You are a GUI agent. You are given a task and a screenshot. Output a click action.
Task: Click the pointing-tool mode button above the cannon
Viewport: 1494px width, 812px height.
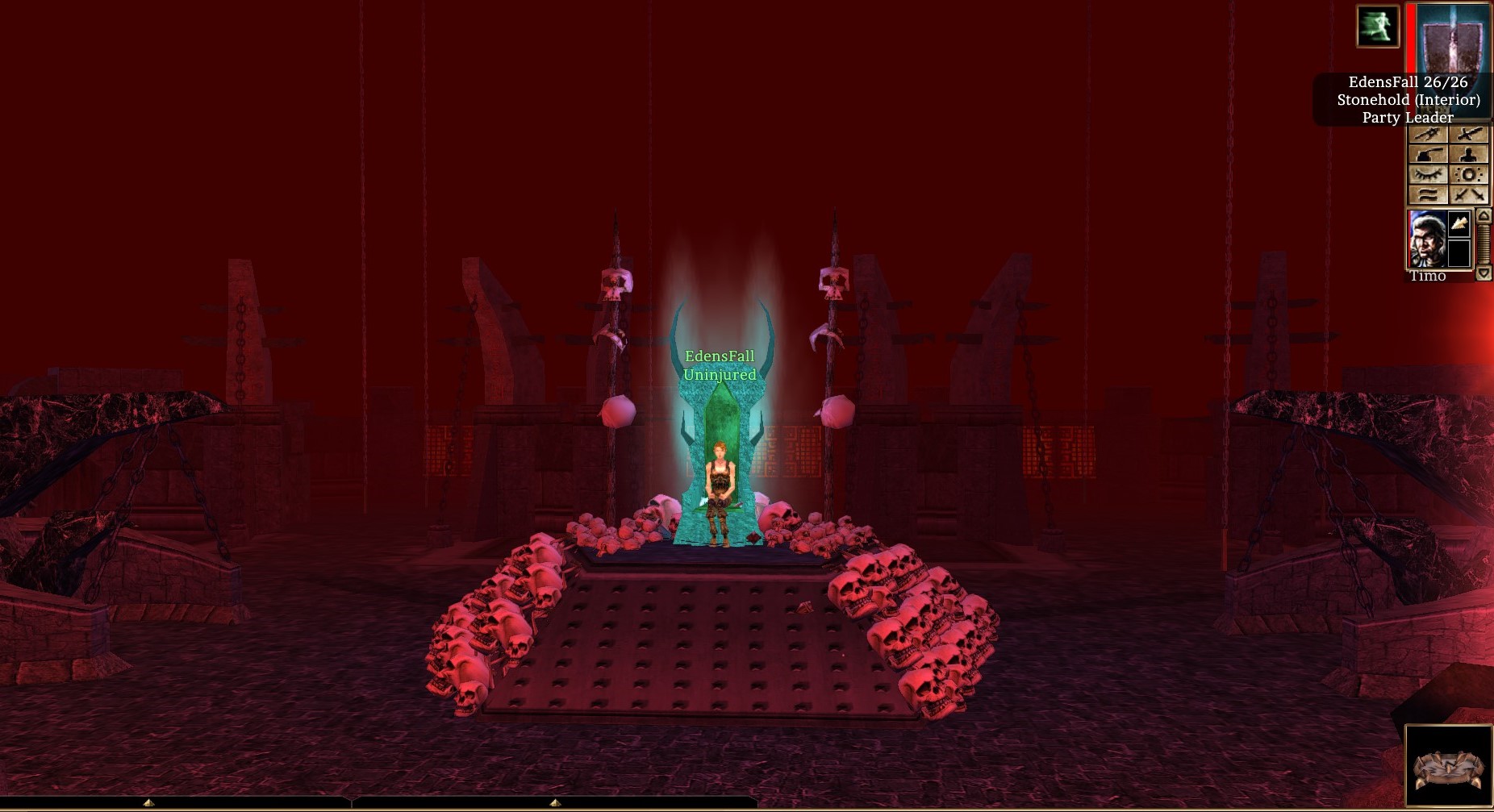coord(1427,135)
